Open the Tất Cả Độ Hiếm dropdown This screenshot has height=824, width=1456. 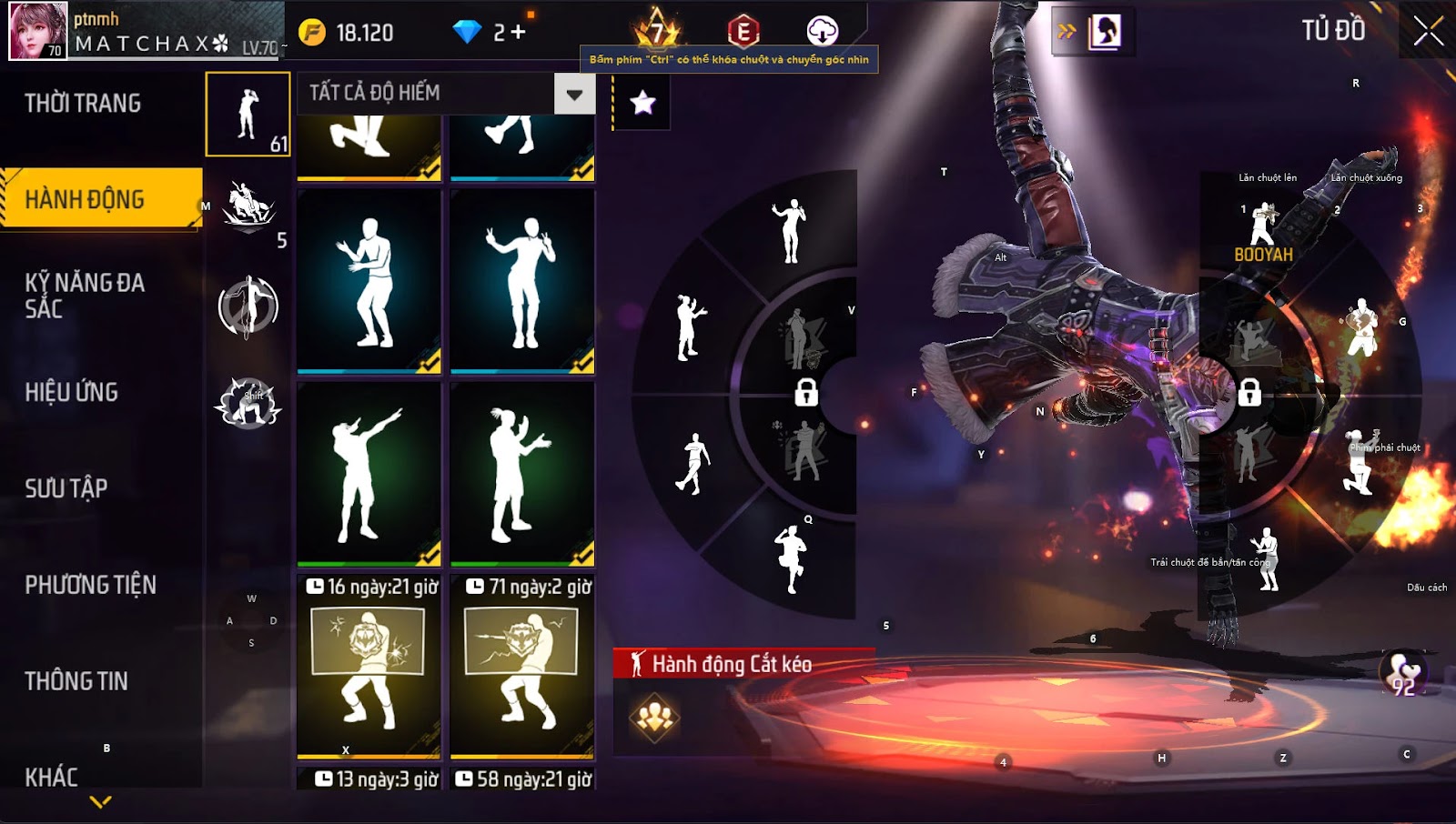[574, 94]
